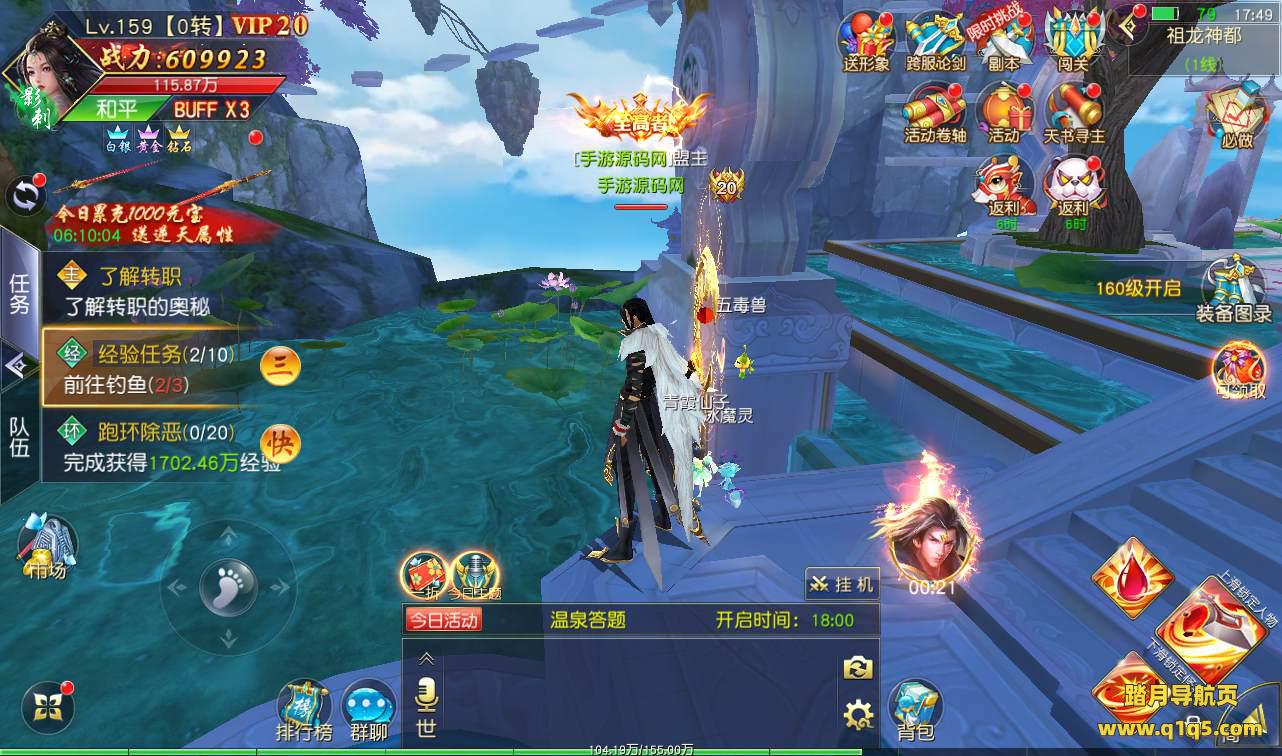Open the 今日活动 daily events button

(443, 620)
